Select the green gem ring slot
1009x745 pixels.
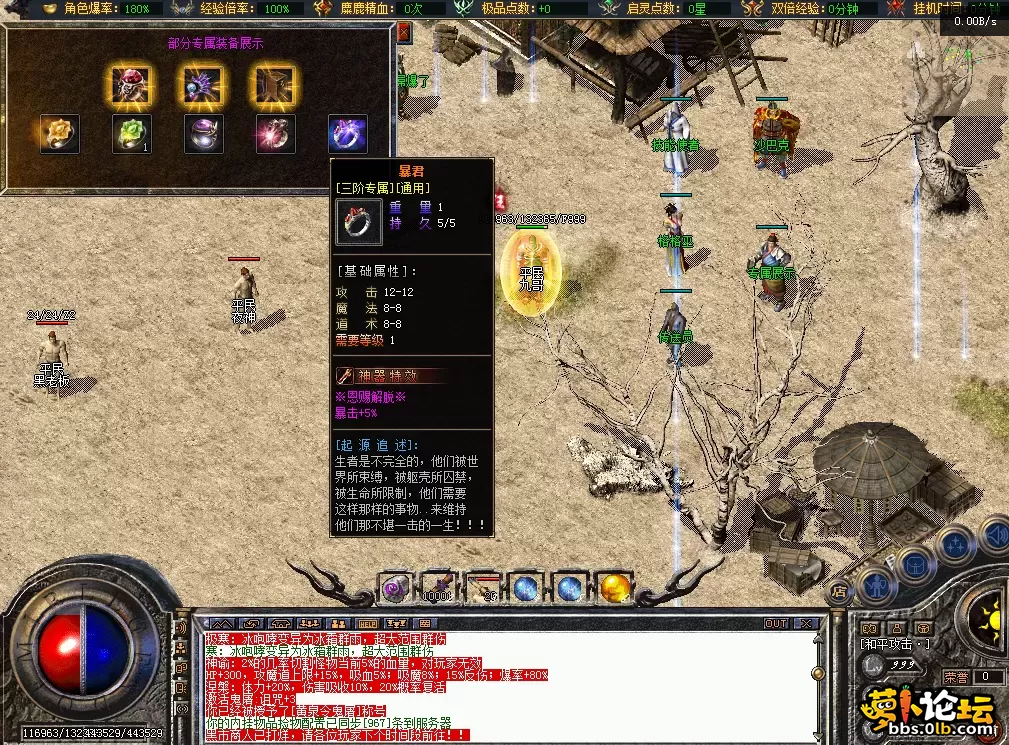(x=131, y=134)
